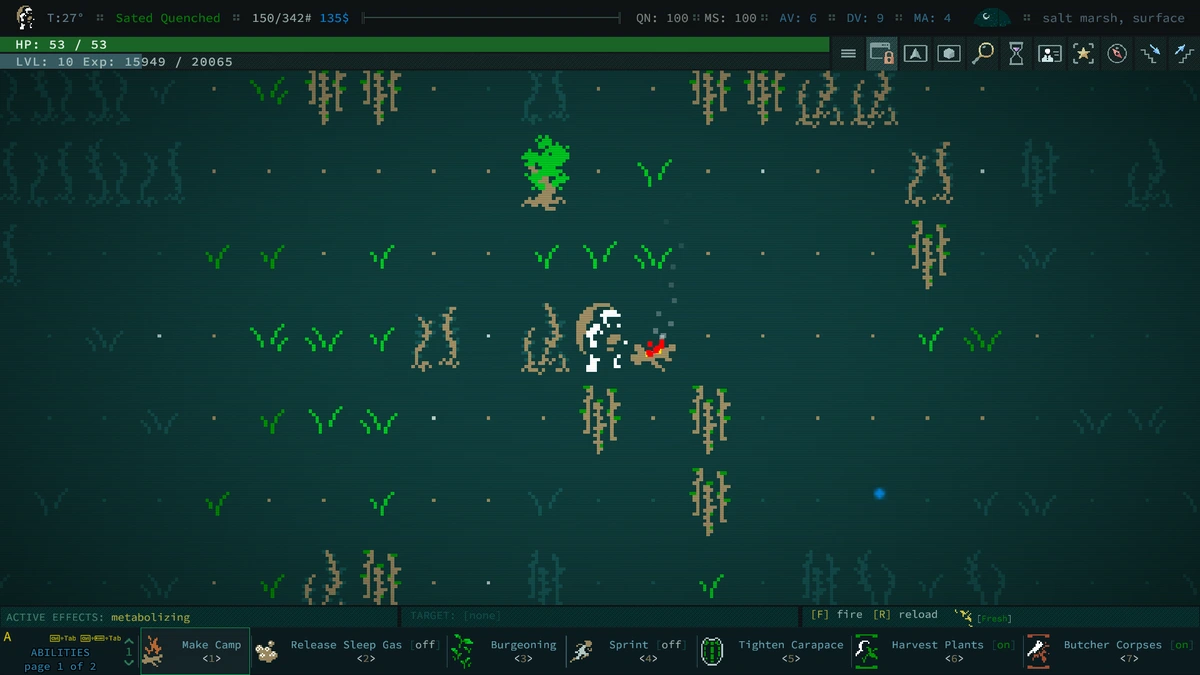The width and height of the screenshot is (1200, 675).
Task: Click the star target icon
Action: [x=1083, y=54]
